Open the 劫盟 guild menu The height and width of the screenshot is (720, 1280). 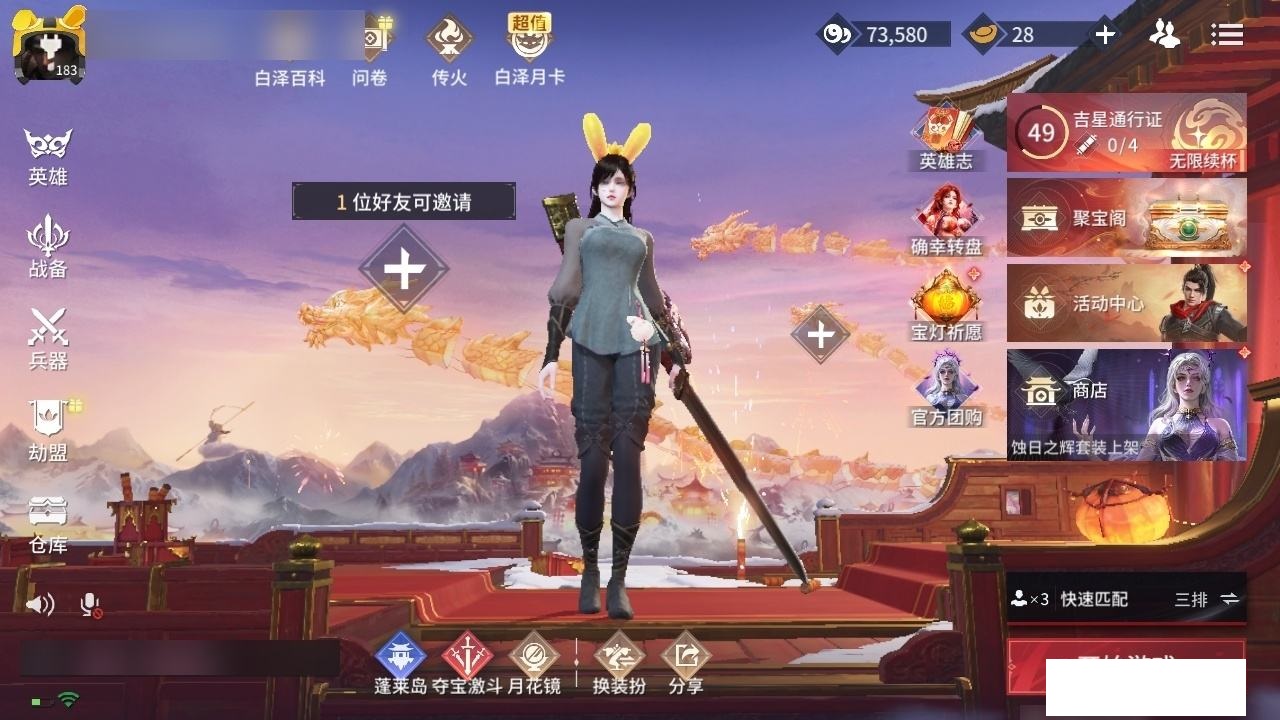tap(48, 429)
